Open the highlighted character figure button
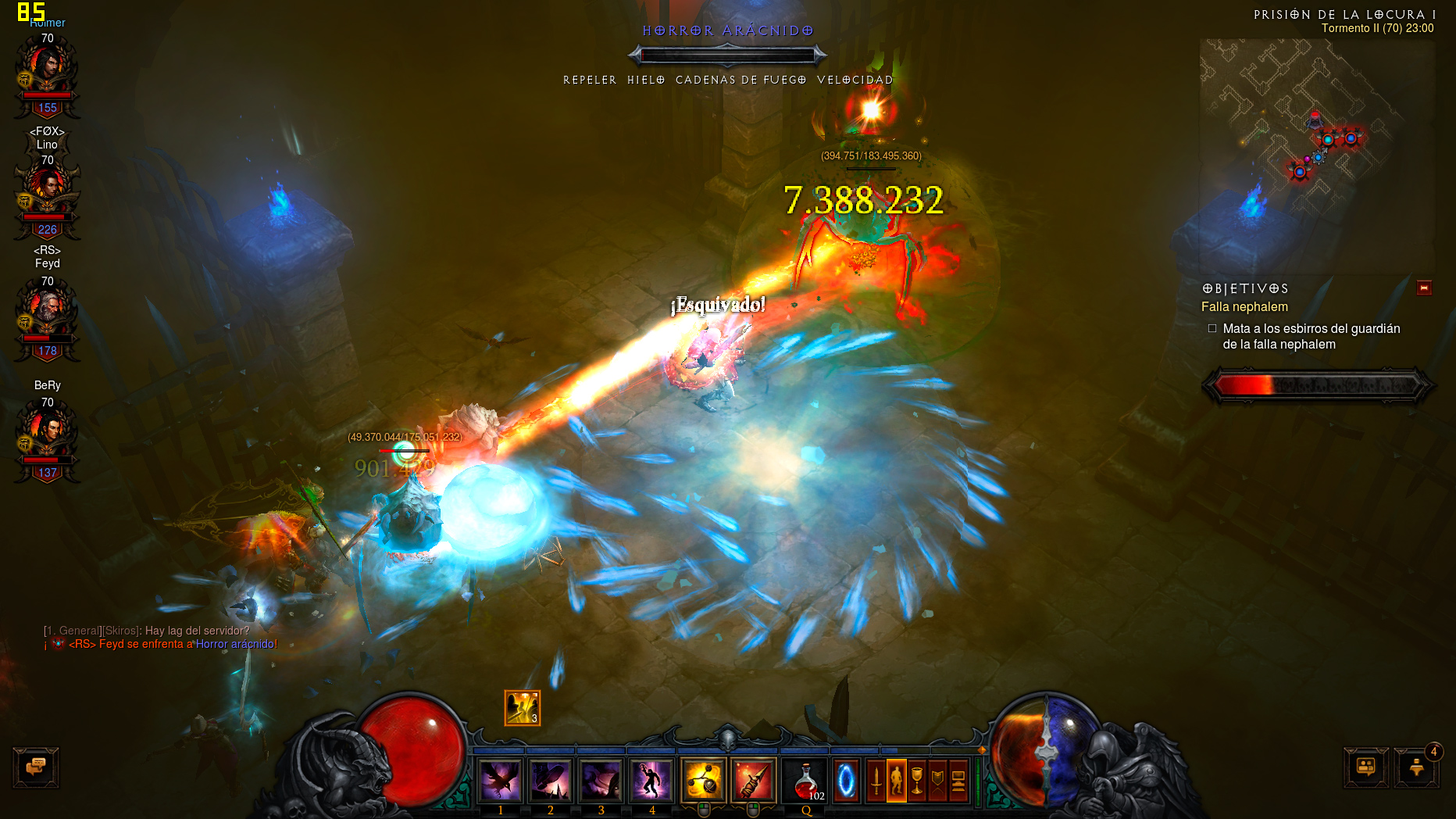 click(x=897, y=780)
